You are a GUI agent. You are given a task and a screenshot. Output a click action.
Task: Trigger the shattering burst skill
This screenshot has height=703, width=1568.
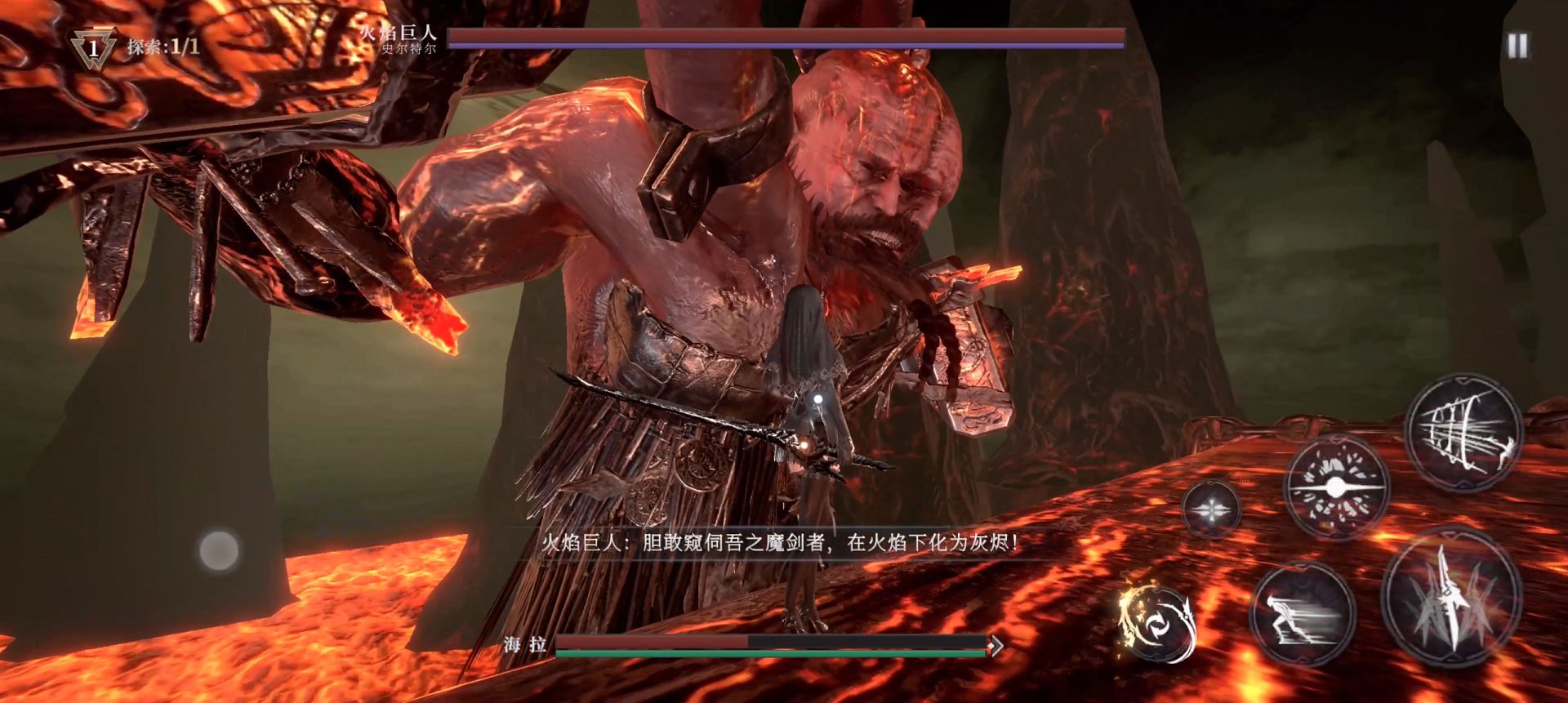[1336, 487]
